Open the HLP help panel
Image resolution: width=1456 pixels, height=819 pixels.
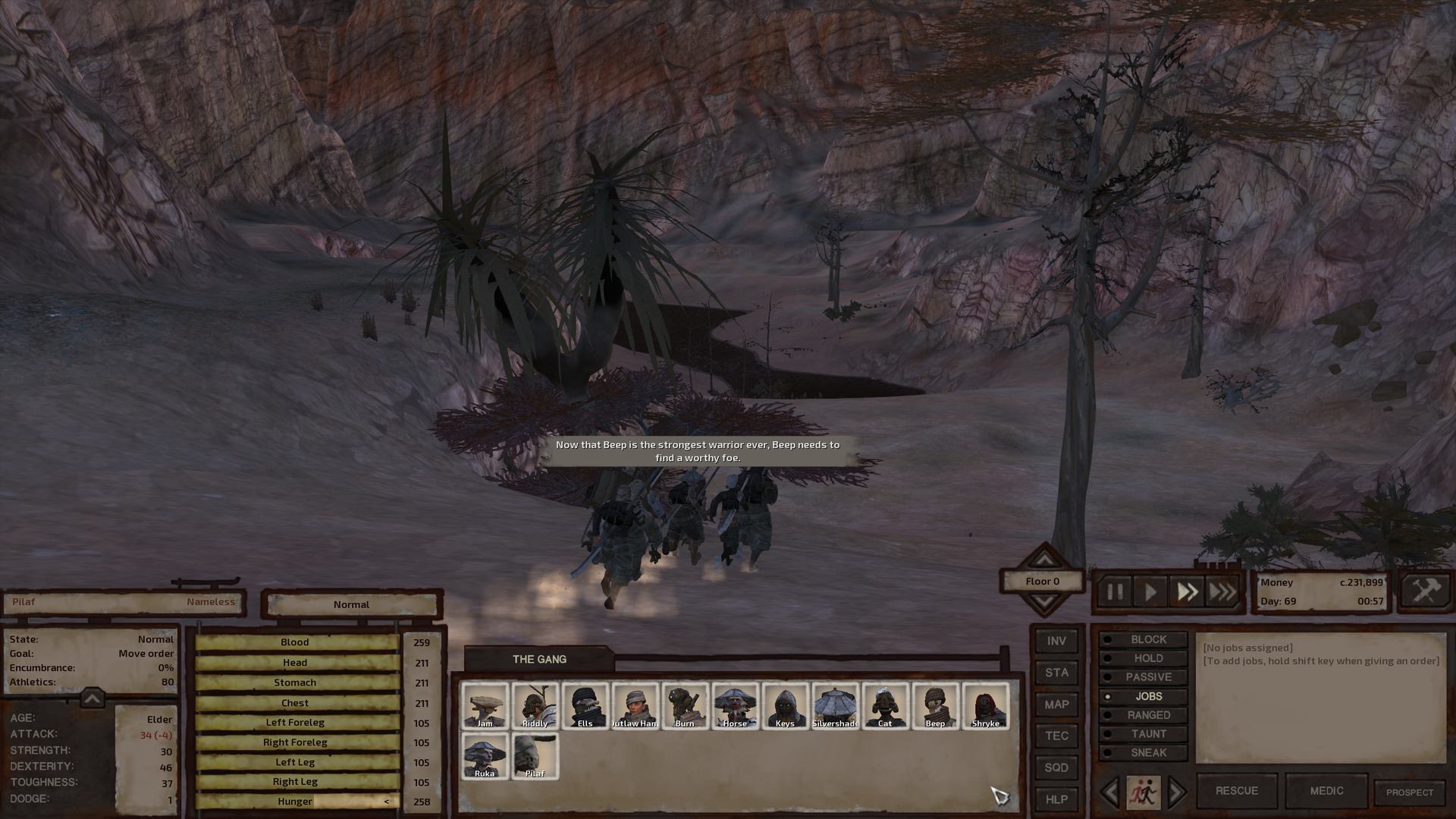point(1056,799)
